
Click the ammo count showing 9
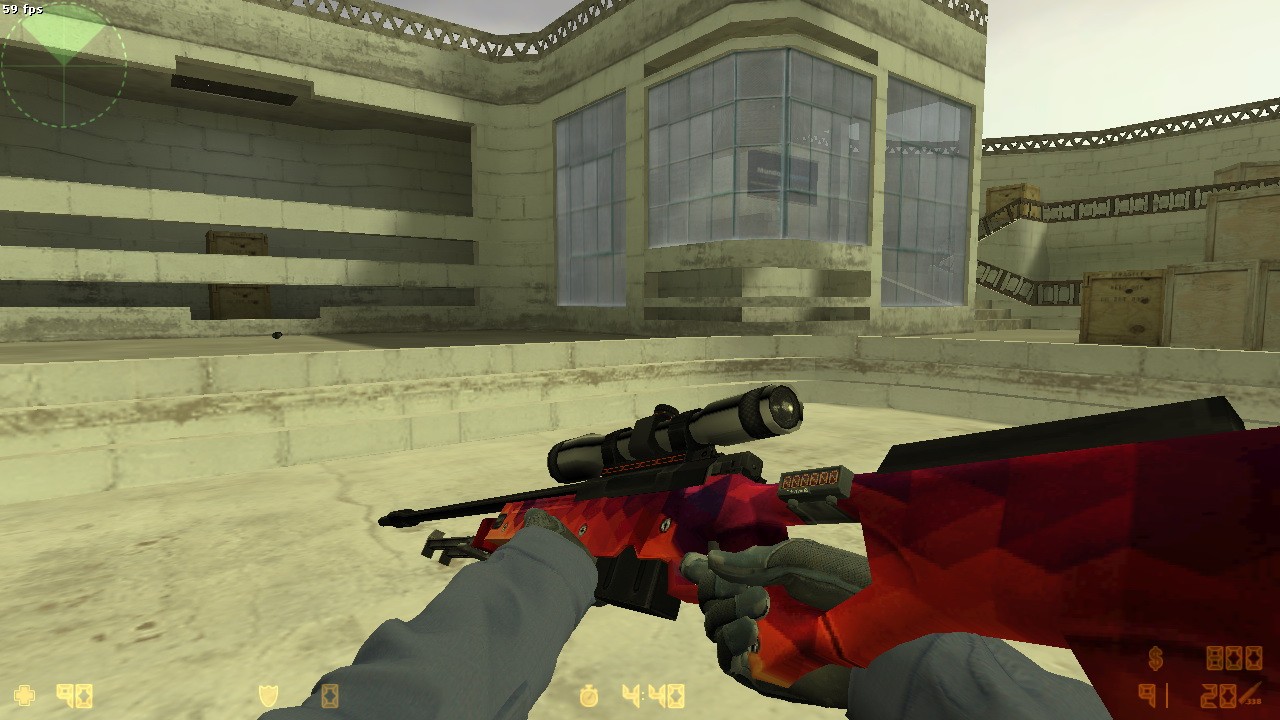click(x=1146, y=694)
